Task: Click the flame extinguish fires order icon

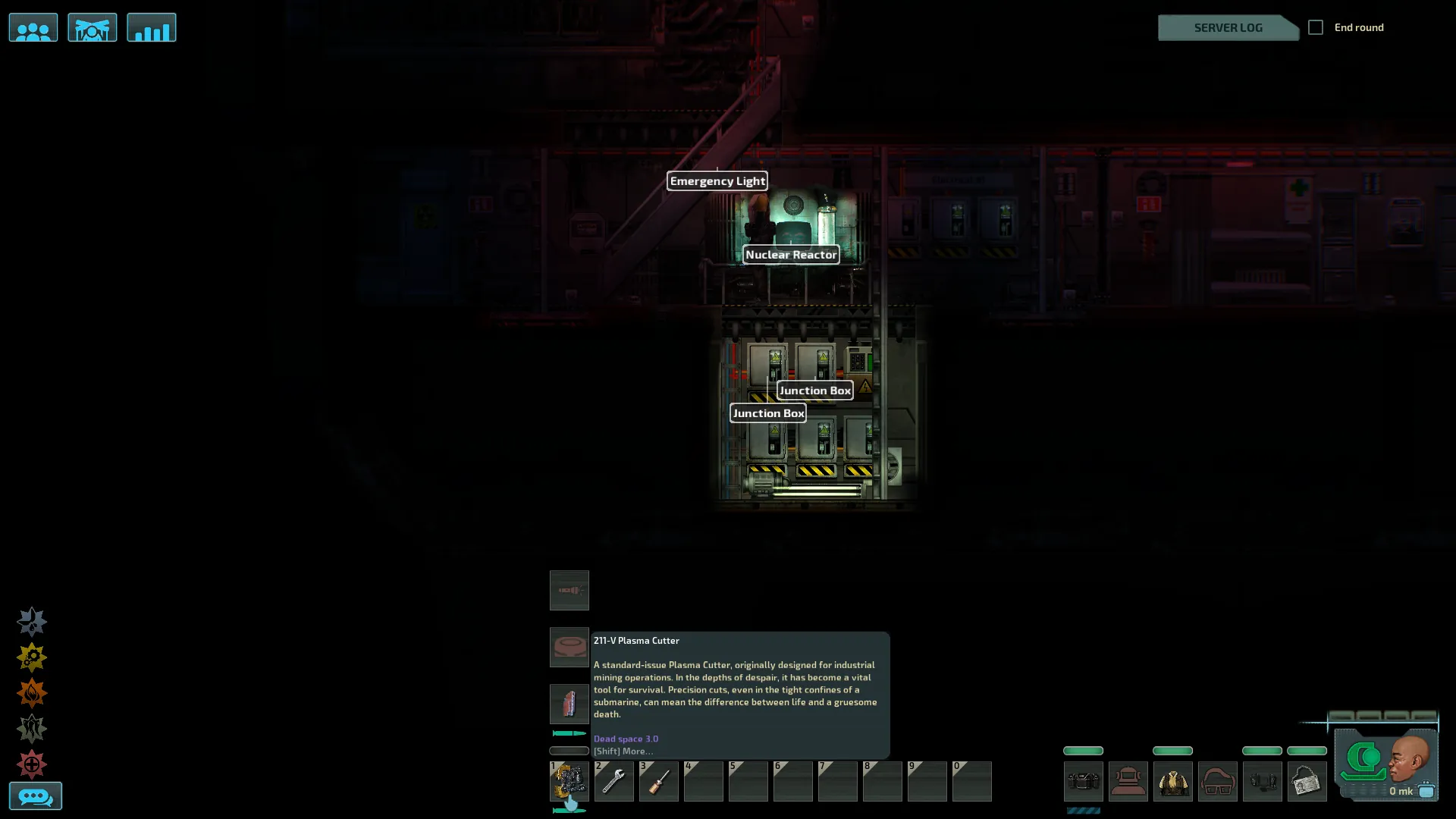Action: click(x=32, y=693)
